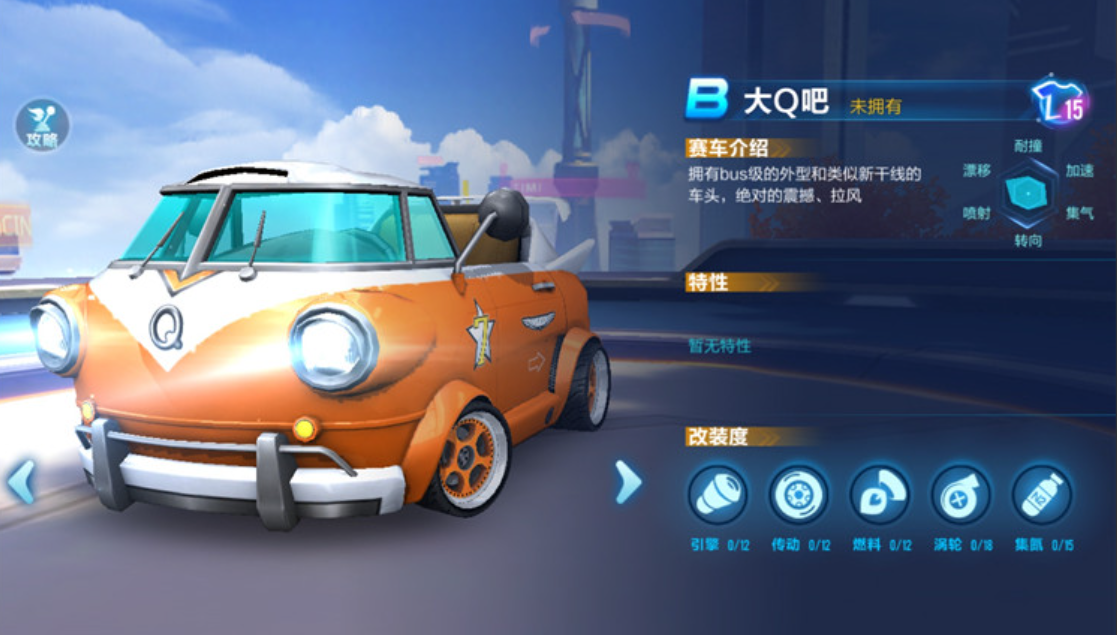Tap the 集氮 nitro collection upgrade icon
This screenshot has height=635, width=1117.
pos(1041,495)
